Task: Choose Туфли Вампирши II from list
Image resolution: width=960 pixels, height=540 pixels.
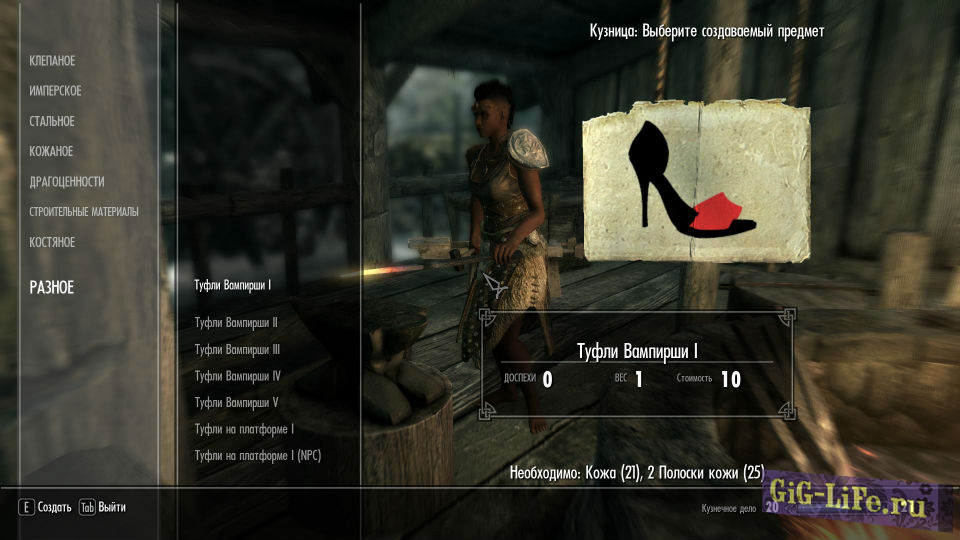Action: [x=236, y=323]
